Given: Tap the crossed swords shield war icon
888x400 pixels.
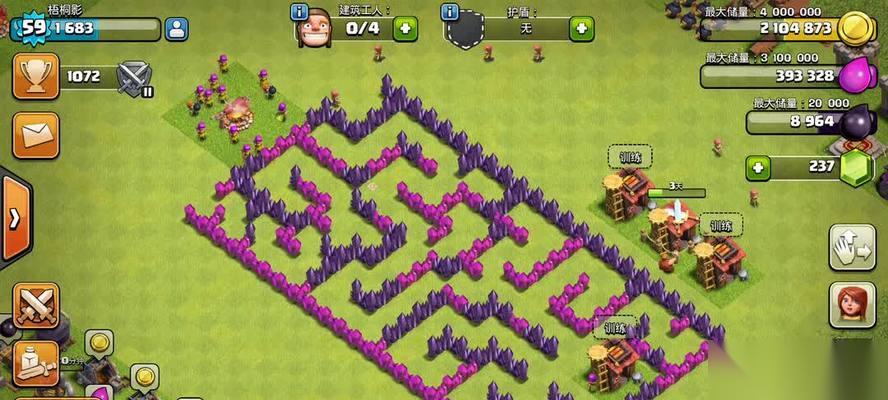Looking at the screenshot, I should tap(133, 76).
